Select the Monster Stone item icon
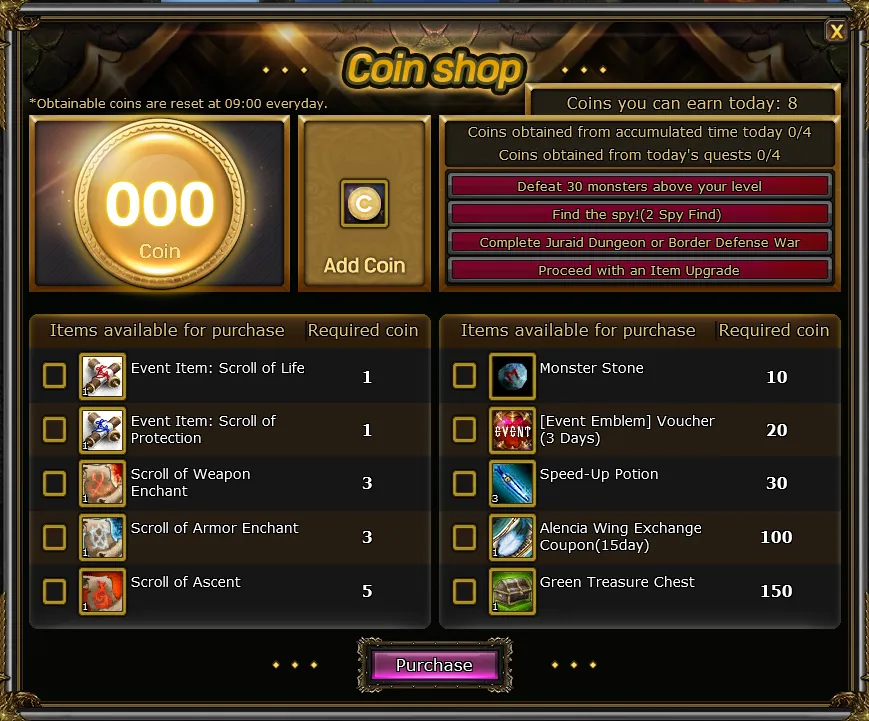This screenshot has height=721, width=869. coord(512,376)
